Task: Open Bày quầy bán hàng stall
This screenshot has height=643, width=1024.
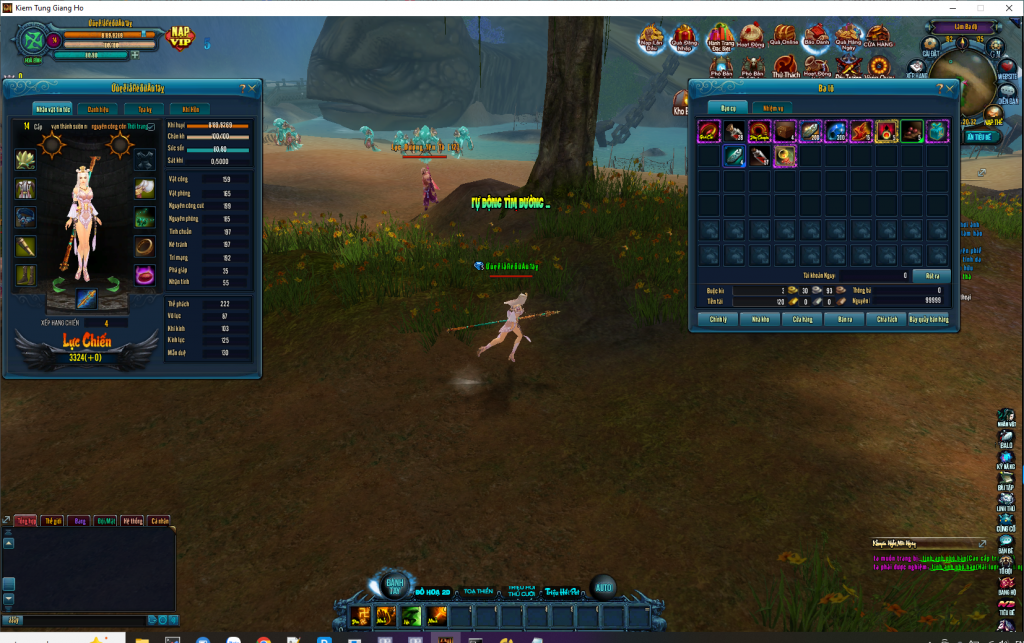Action: 928,319
